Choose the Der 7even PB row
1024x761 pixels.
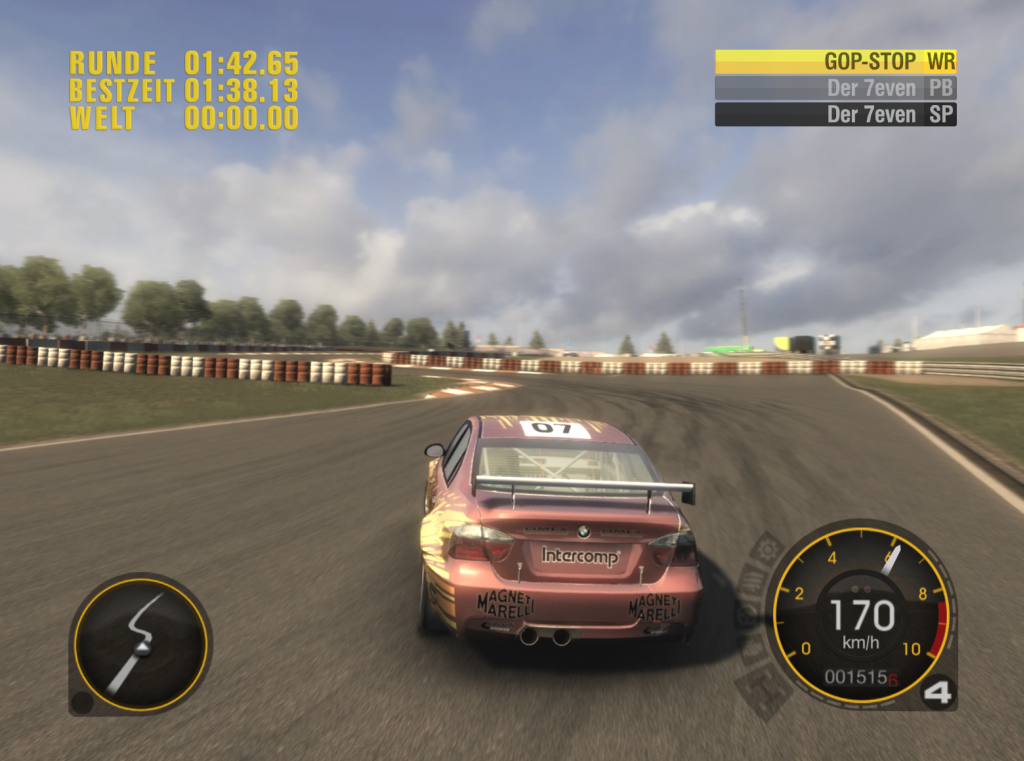point(835,88)
